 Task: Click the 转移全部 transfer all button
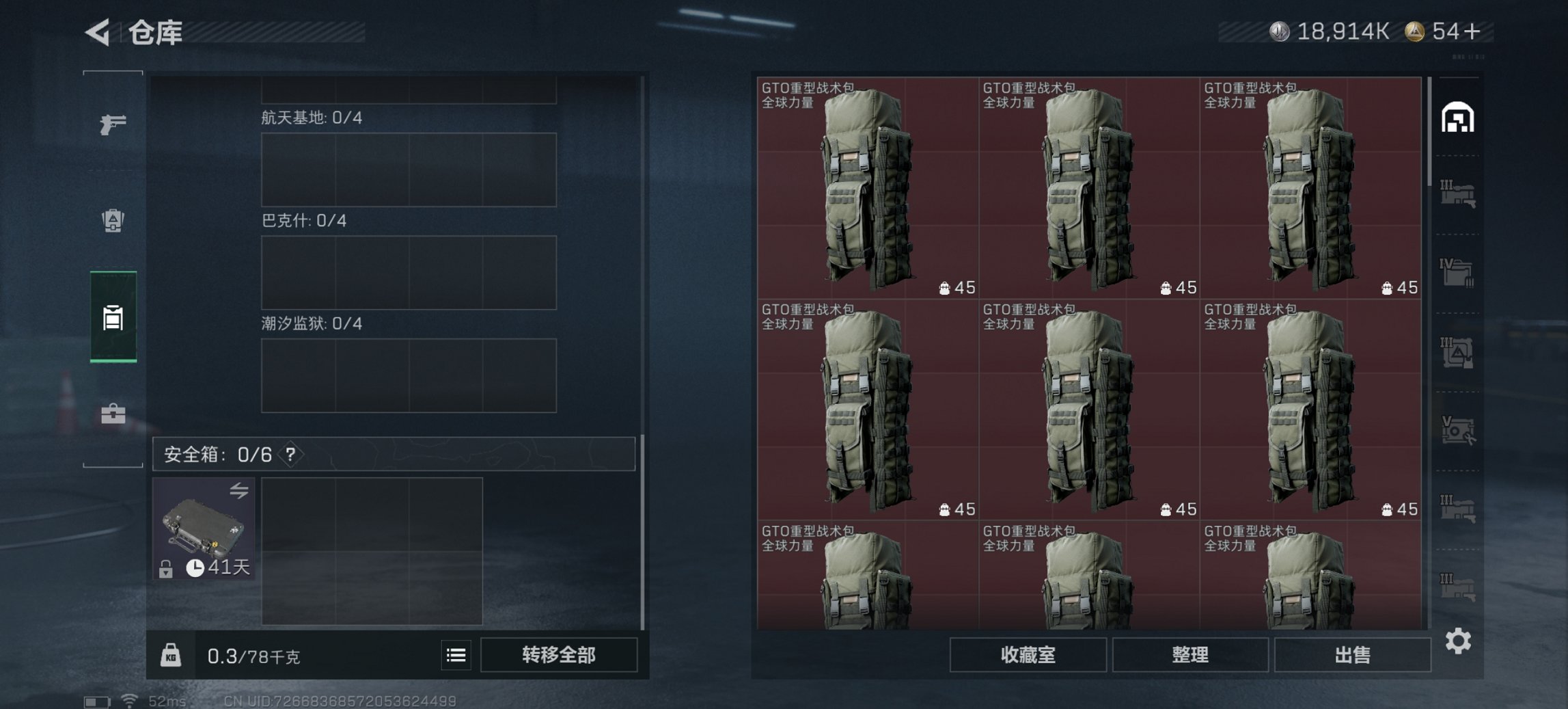click(560, 654)
